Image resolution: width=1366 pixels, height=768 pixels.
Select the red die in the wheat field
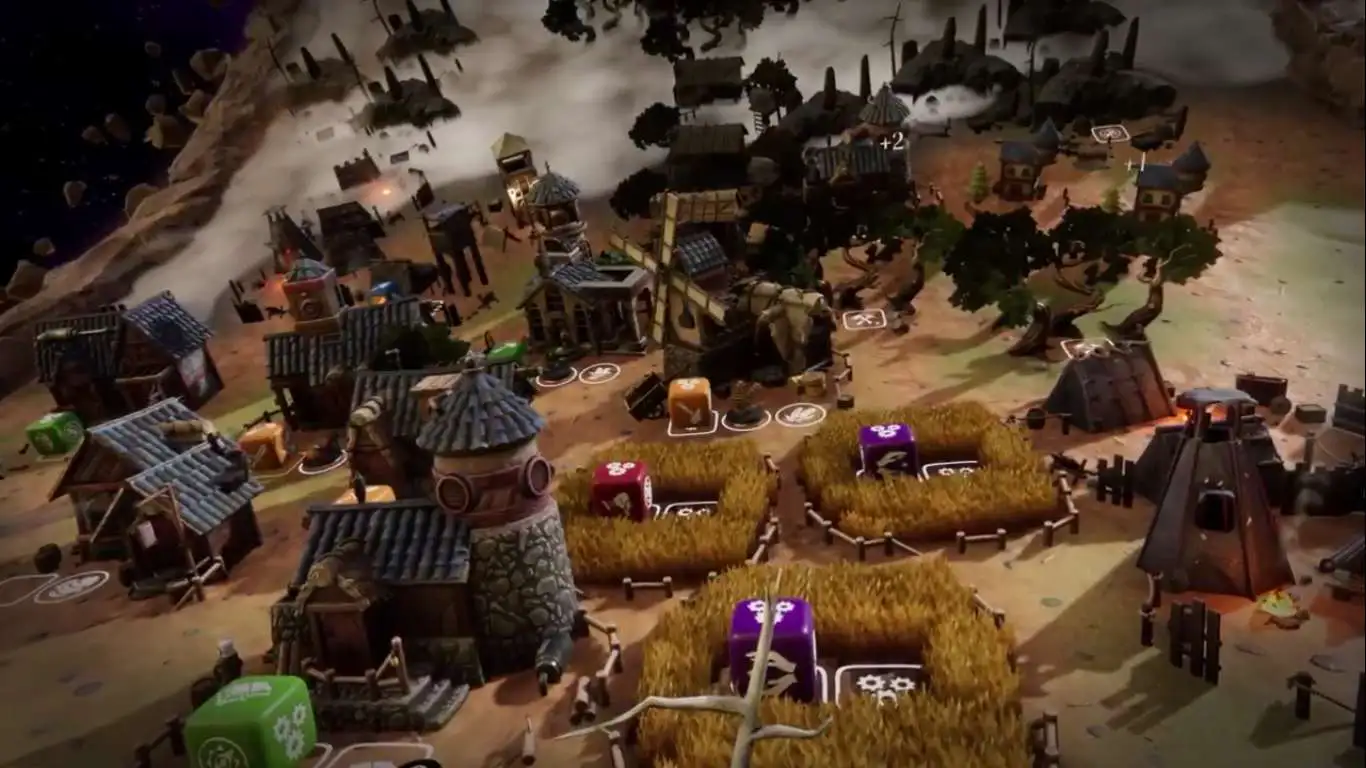click(x=621, y=489)
